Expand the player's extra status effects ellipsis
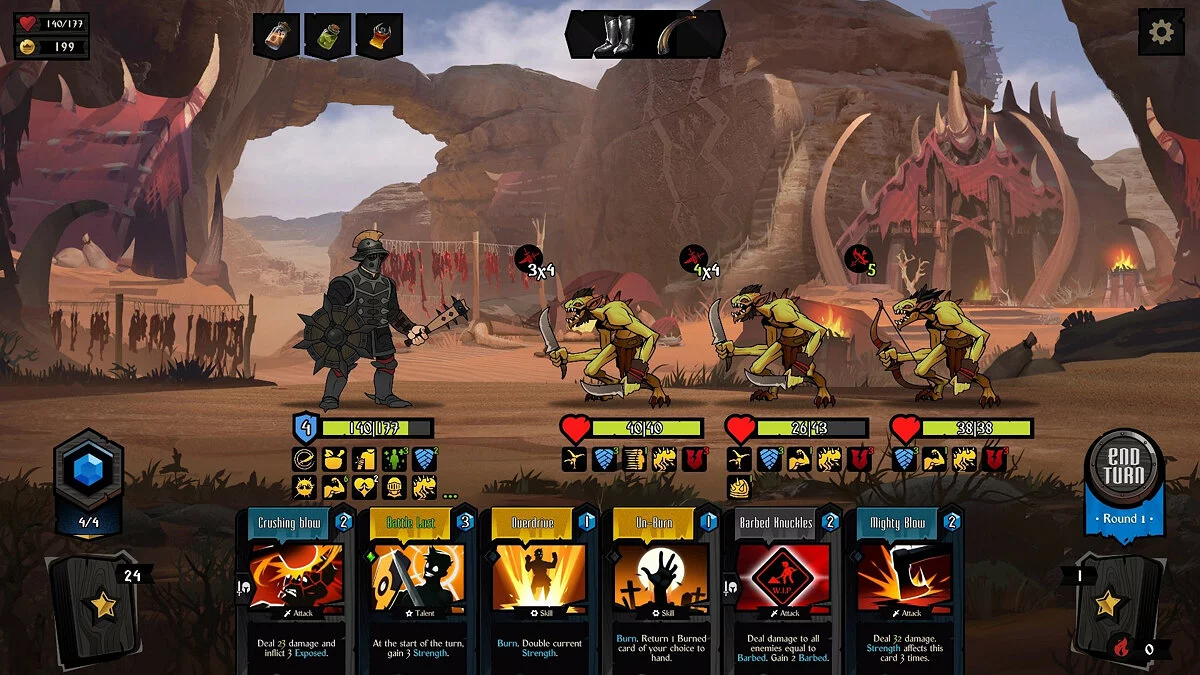This screenshot has width=1200, height=675. 450,494
